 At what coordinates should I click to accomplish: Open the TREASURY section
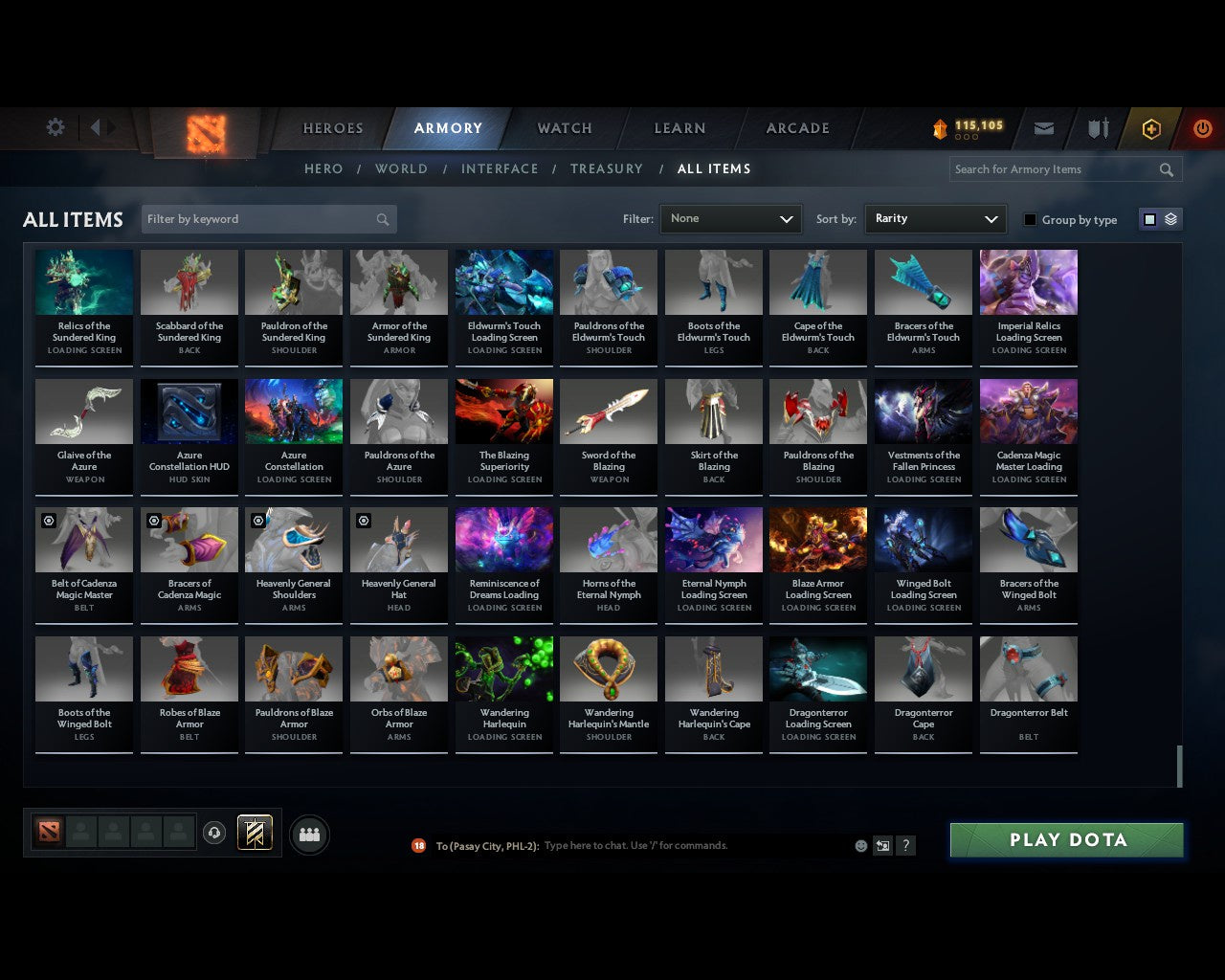coord(606,168)
